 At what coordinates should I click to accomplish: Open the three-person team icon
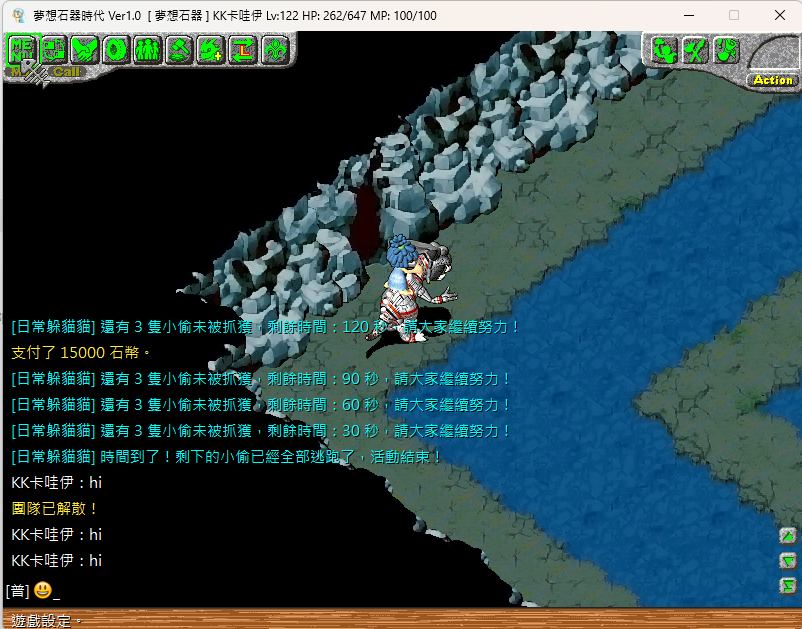(148, 49)
